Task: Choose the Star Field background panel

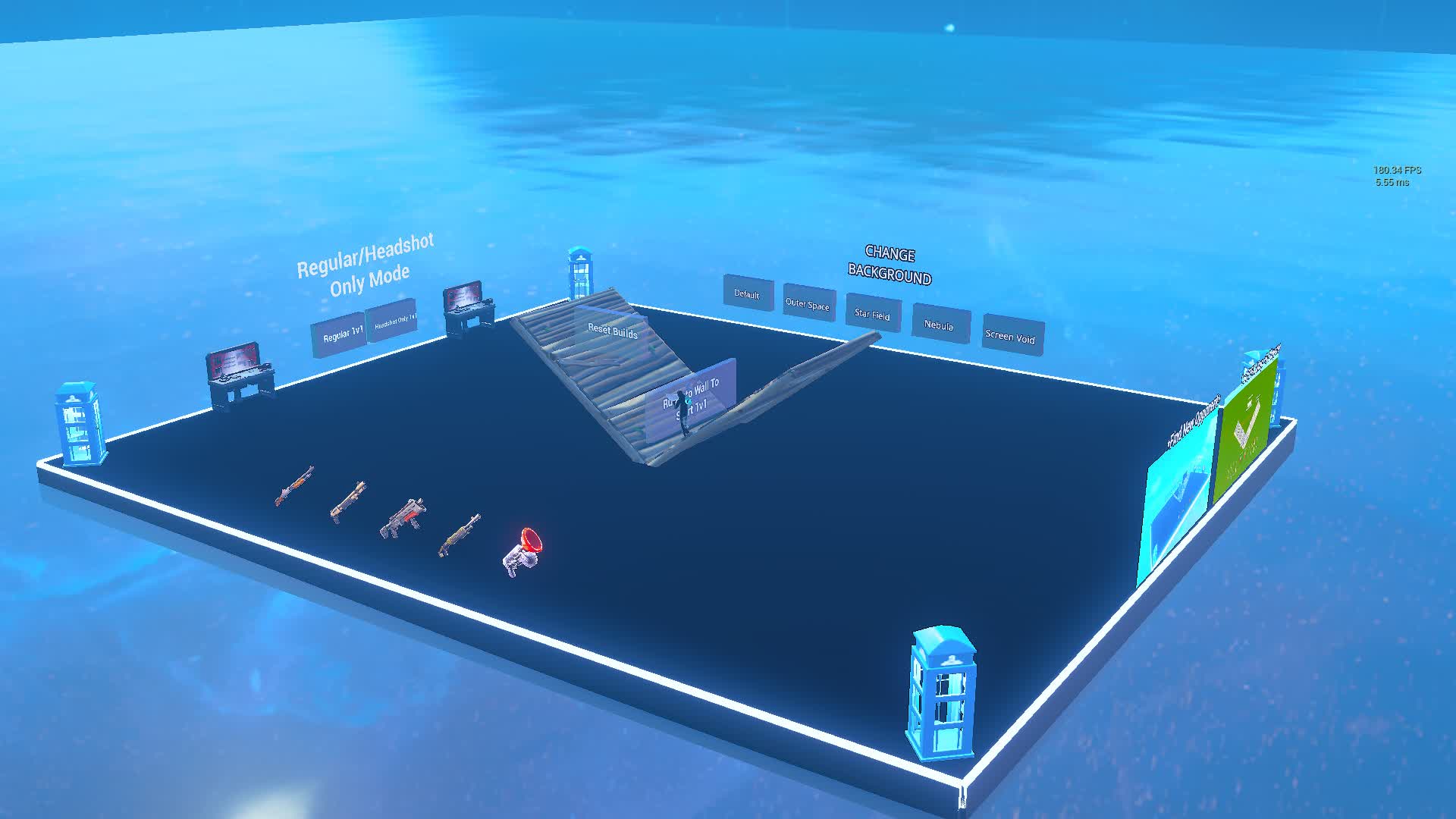Action: [873, 315]
